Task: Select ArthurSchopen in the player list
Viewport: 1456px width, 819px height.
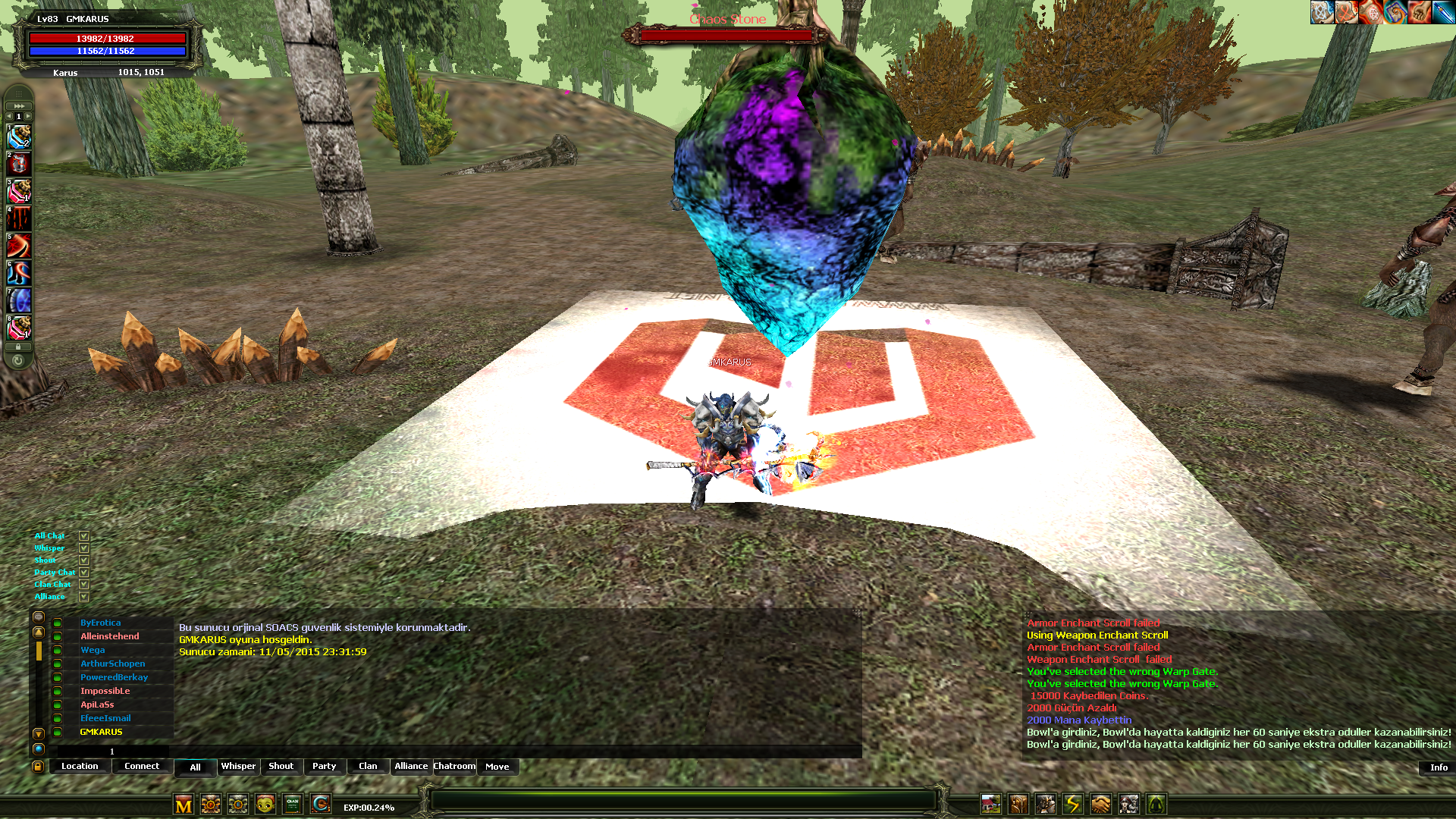Action: (112, 664)
